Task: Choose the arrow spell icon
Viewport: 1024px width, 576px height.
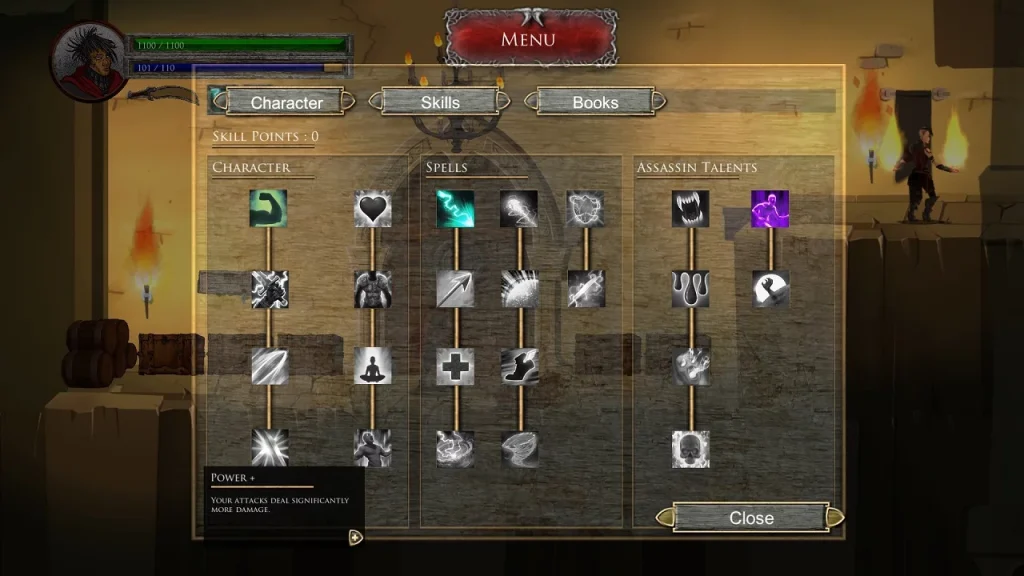Action: tap(455, 289)
